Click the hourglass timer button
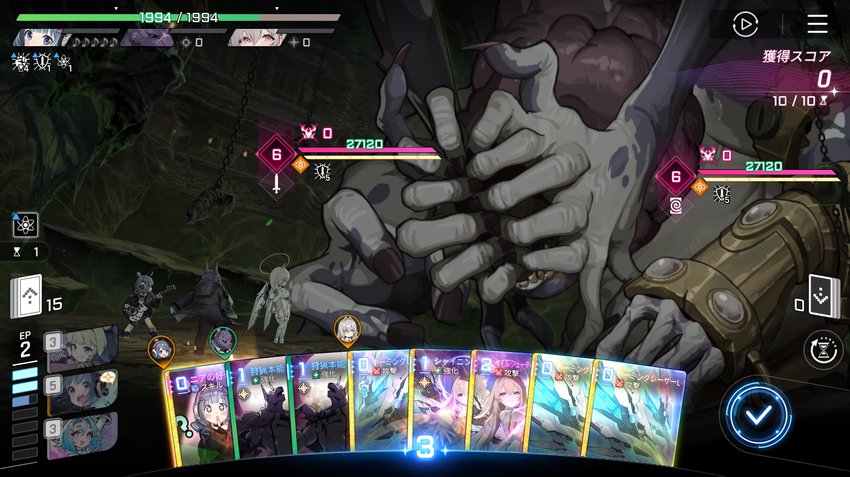Viewport: 850px width, 477px height. [822, 350]
